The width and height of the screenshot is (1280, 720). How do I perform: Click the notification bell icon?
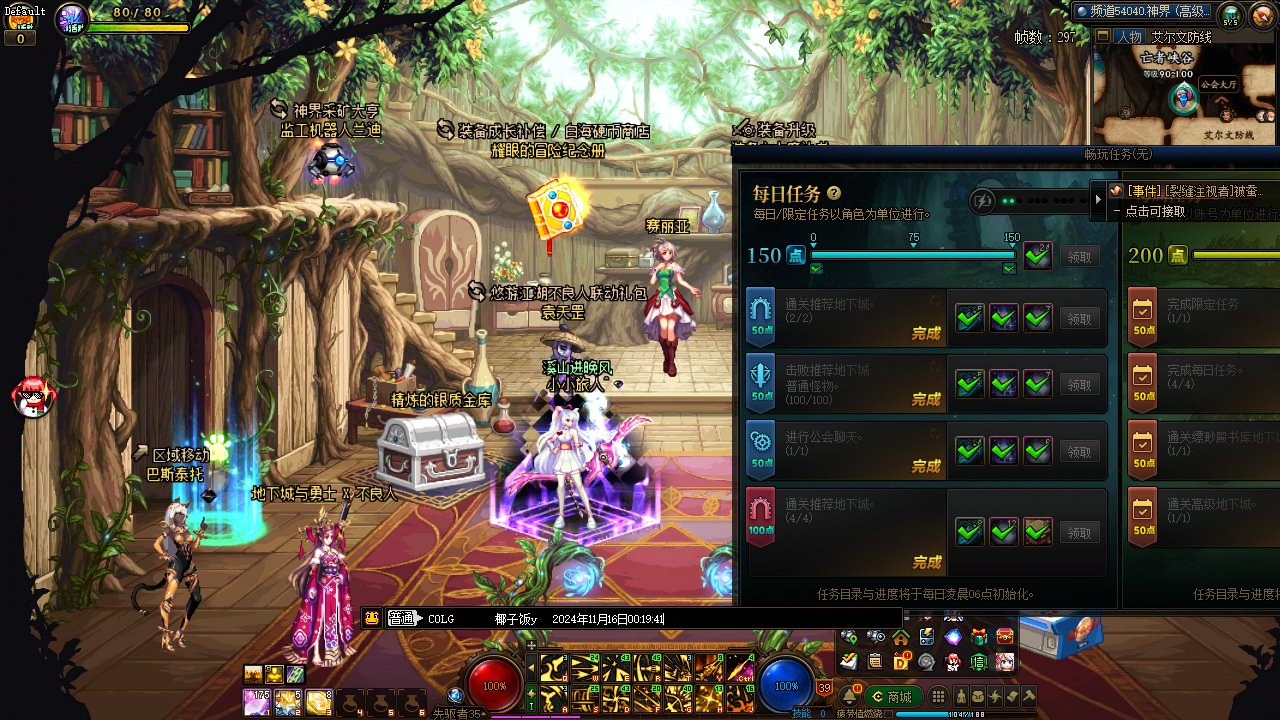tap(850, 696)
